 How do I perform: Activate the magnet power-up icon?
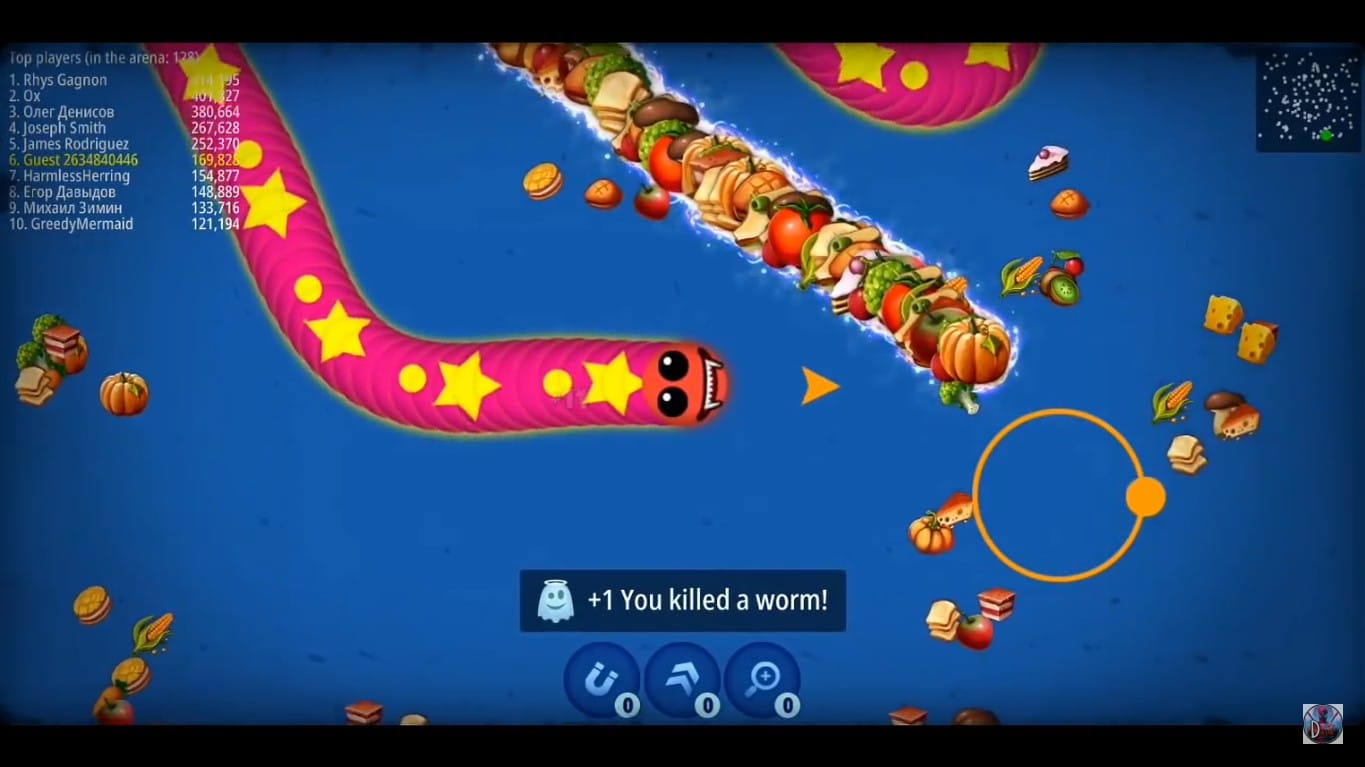601,680
